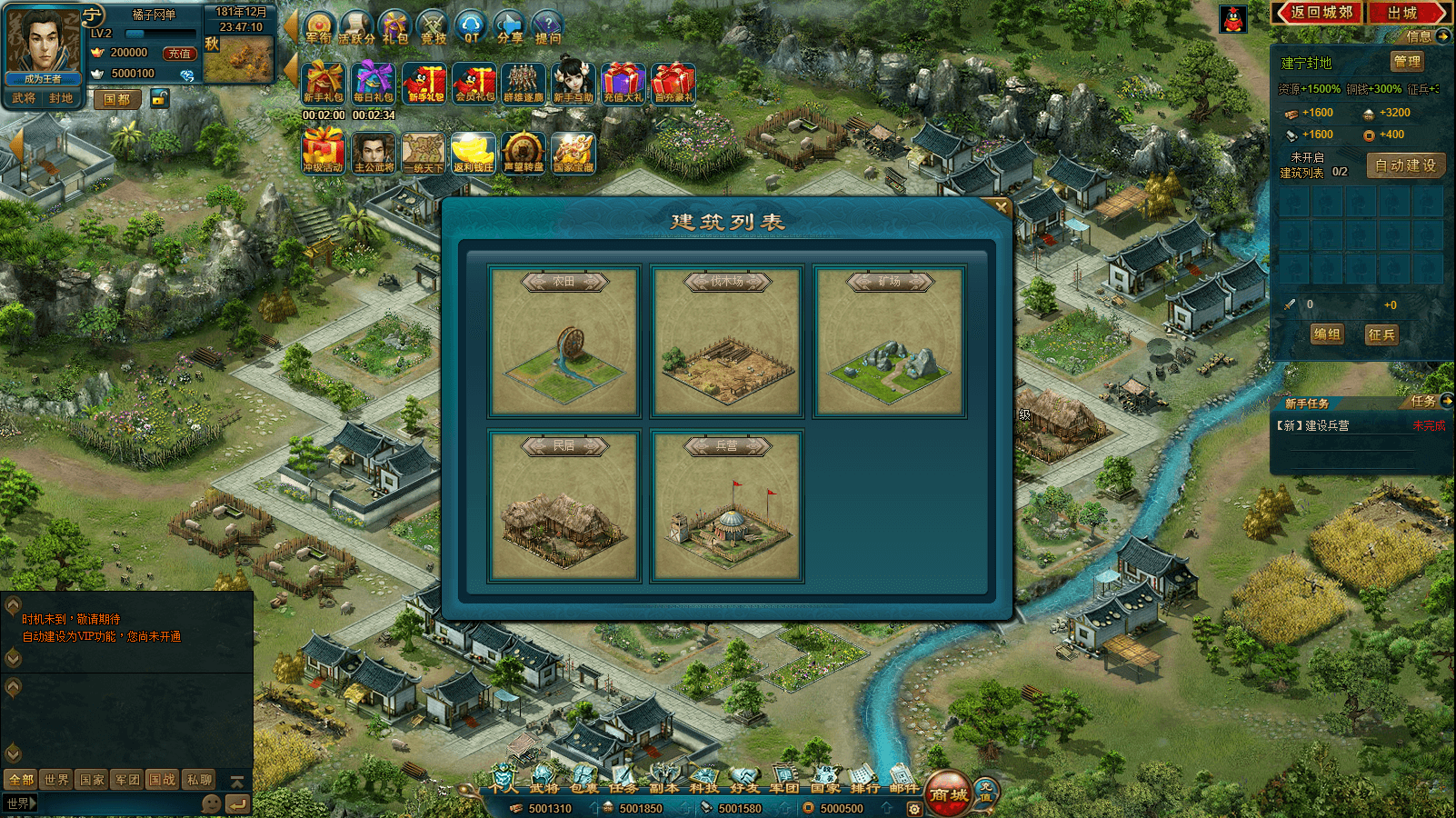1456x818 pixels.
Task: Open the 科技 technology menu icon
Action: click(x=703, y=782)
